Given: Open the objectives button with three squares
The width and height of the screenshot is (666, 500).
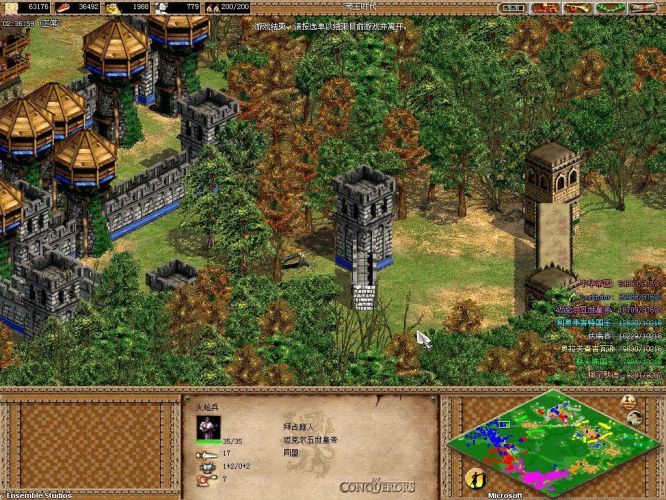Looking at the screenshot, I should coord(512,7).
